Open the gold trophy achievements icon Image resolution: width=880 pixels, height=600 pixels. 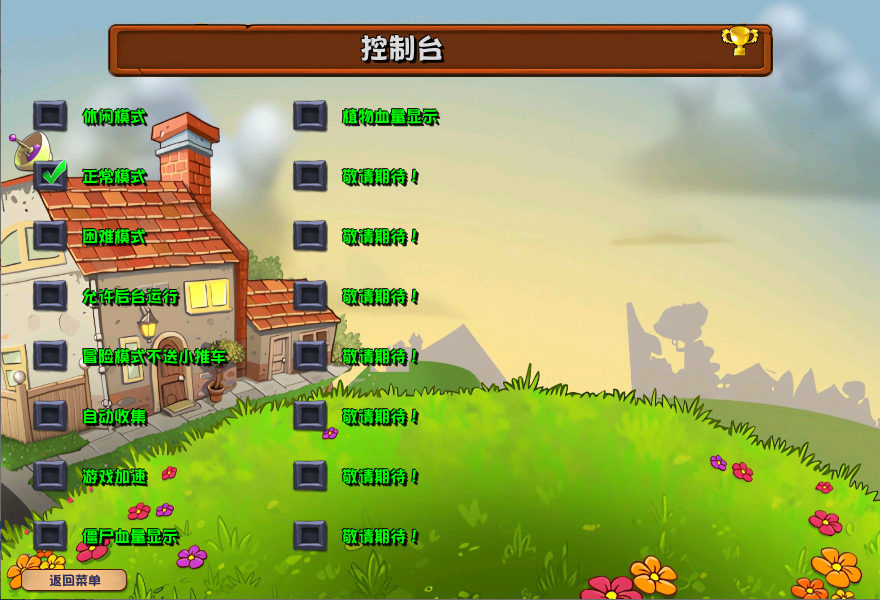tap(740, 41)
